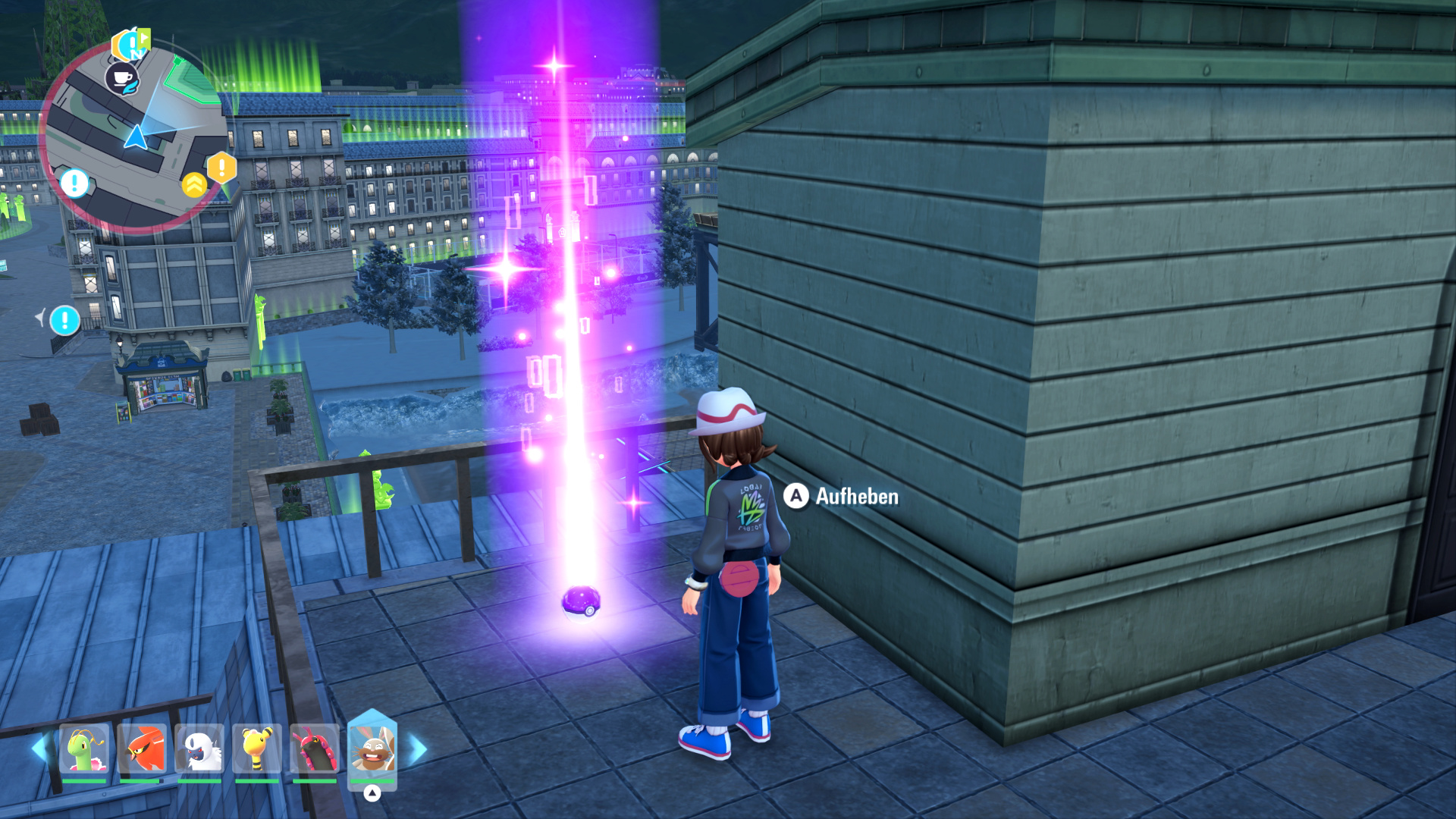Choose Meganium in the party bar

click(84, 749)
